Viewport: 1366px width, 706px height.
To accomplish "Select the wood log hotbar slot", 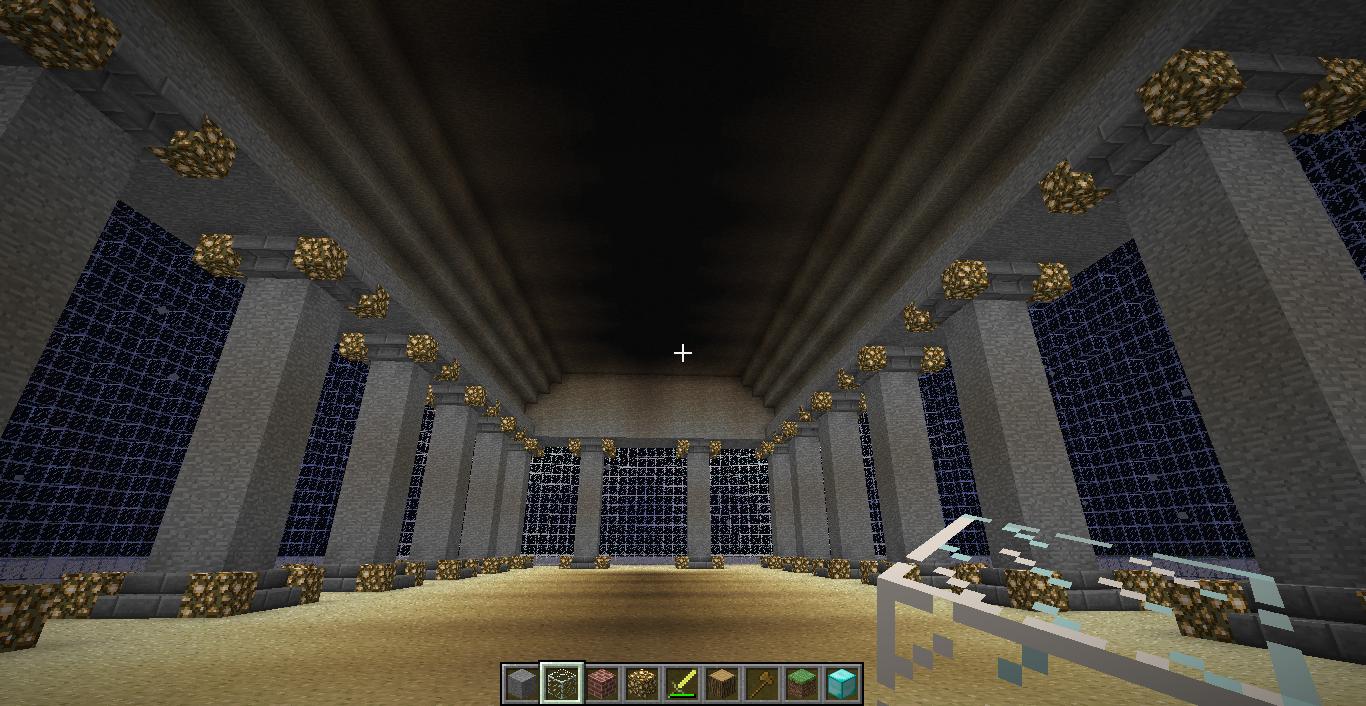I will coord(722,684).
